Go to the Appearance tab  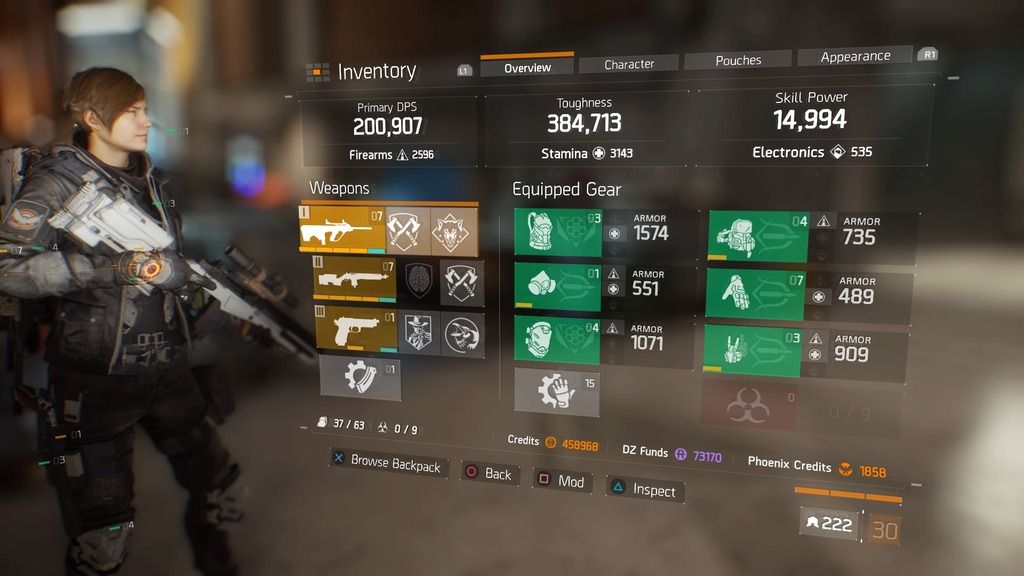tap(855, 57)
